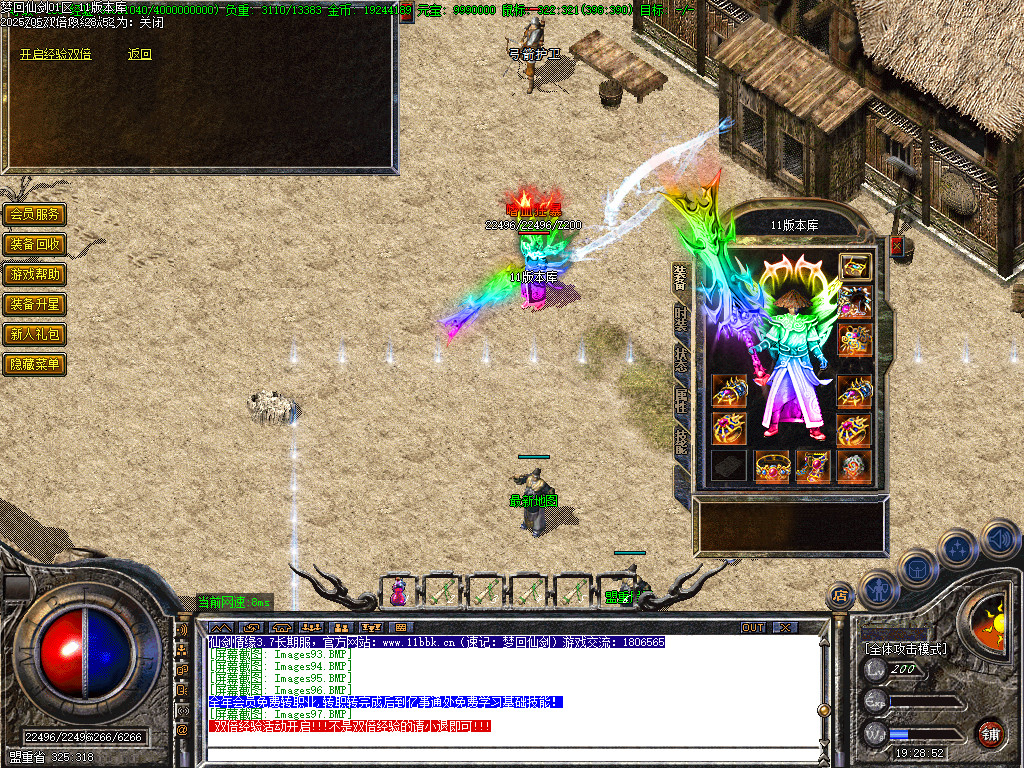
Task: Show the 游戏帮助 game help
Action: (35, 274)
